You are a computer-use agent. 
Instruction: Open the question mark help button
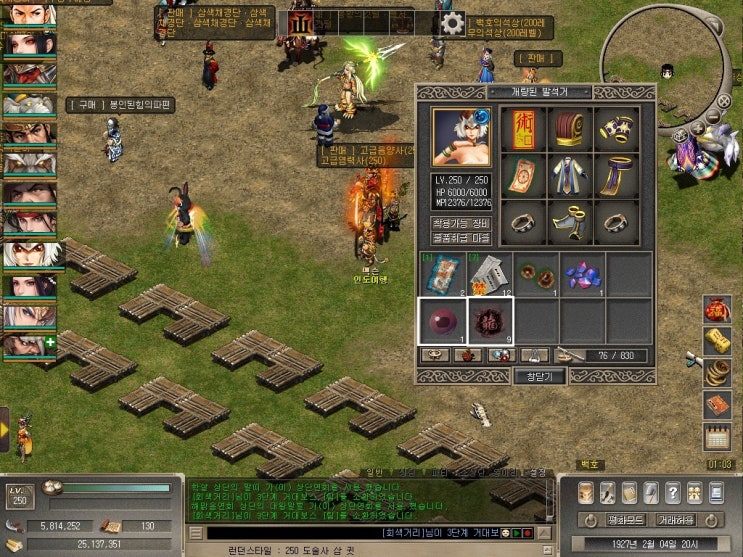tap(671, 492)
